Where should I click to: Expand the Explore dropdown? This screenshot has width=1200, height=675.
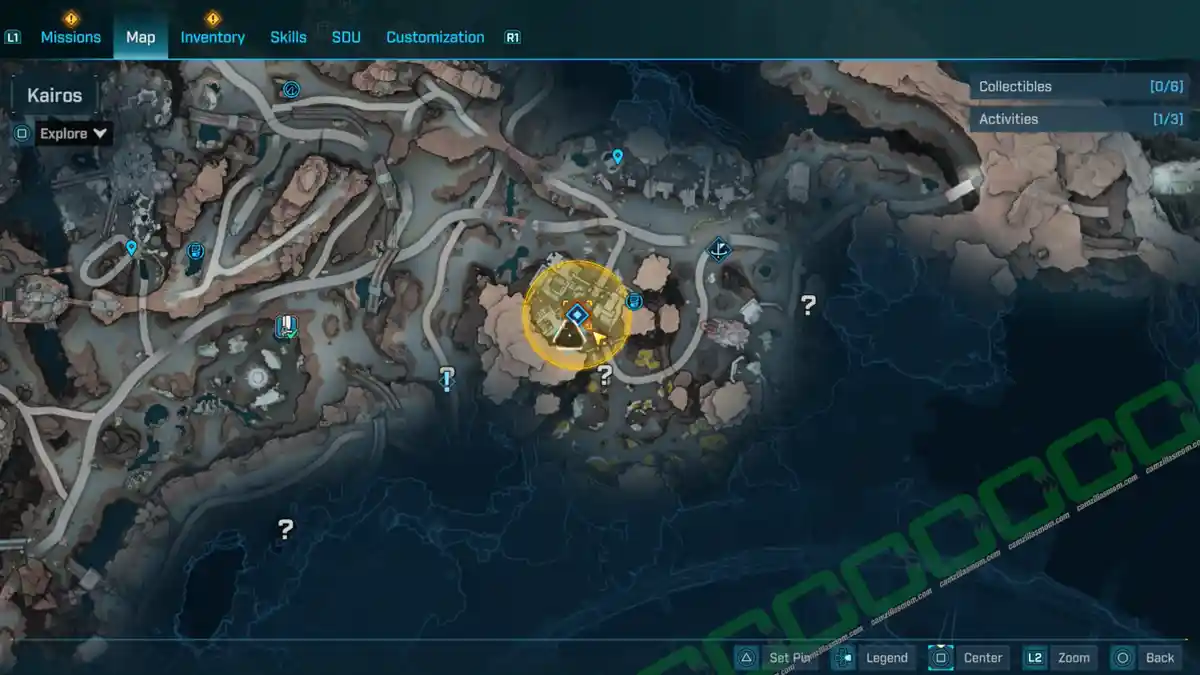click(x=73, y=133)
